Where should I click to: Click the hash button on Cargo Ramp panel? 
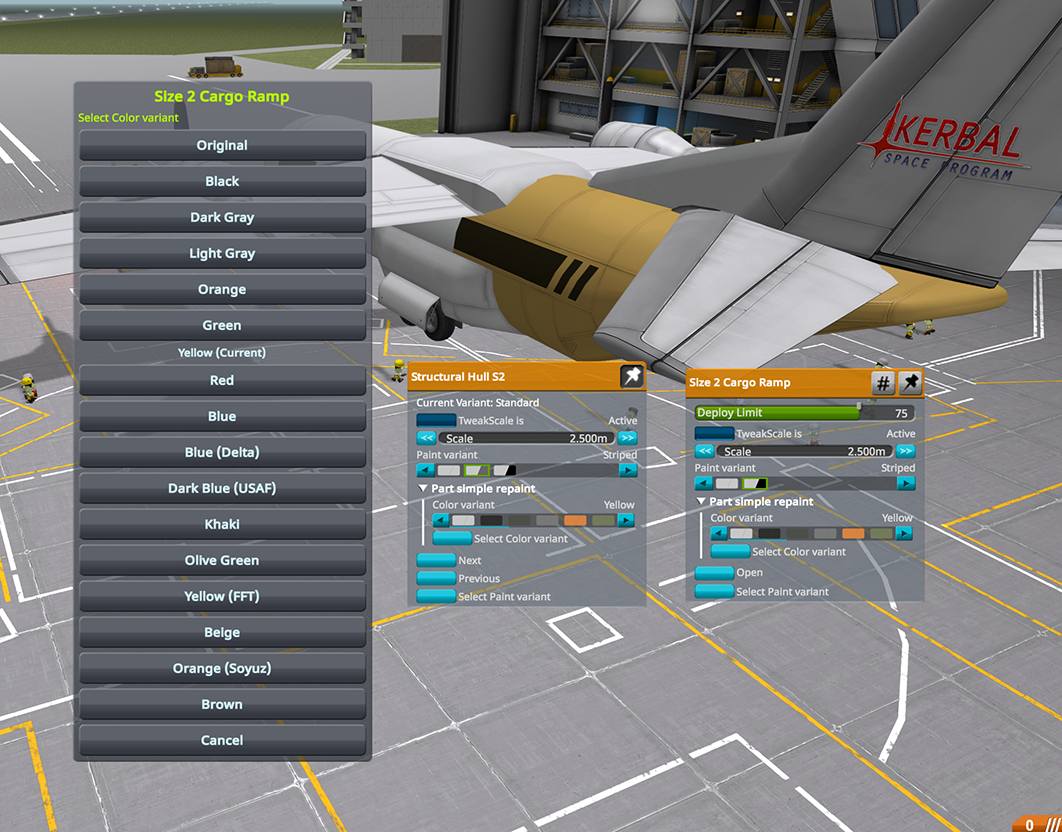coord(883,383)
